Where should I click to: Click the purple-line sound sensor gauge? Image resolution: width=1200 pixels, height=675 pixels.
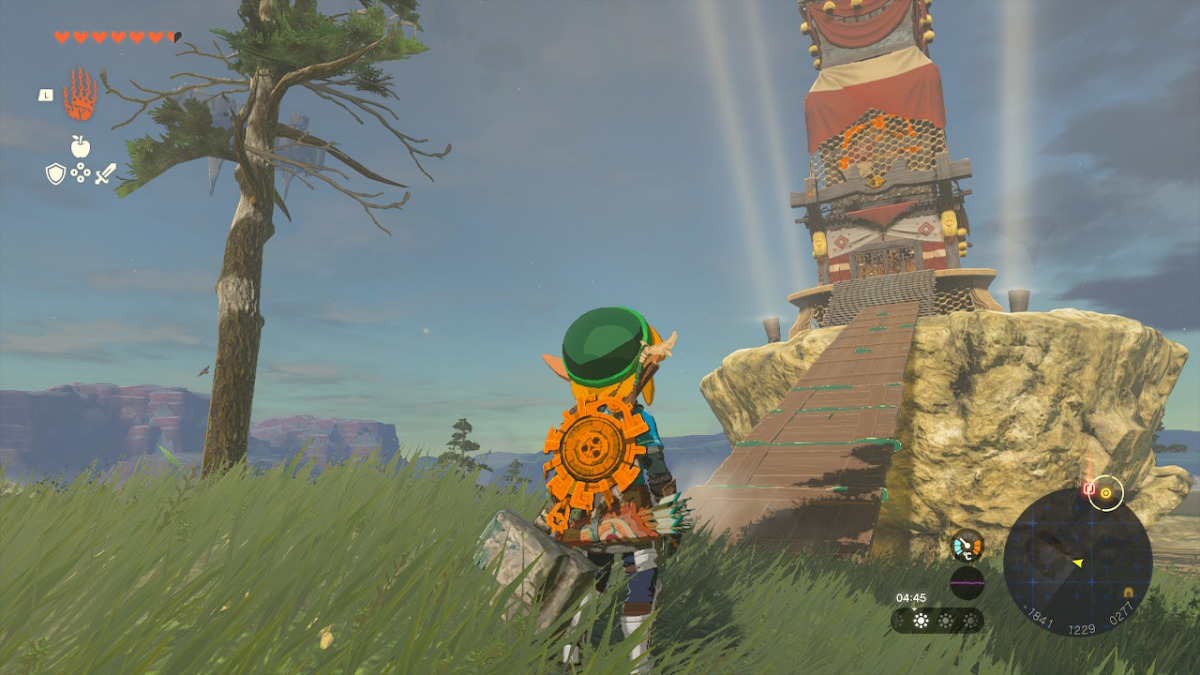click(967, 582)
